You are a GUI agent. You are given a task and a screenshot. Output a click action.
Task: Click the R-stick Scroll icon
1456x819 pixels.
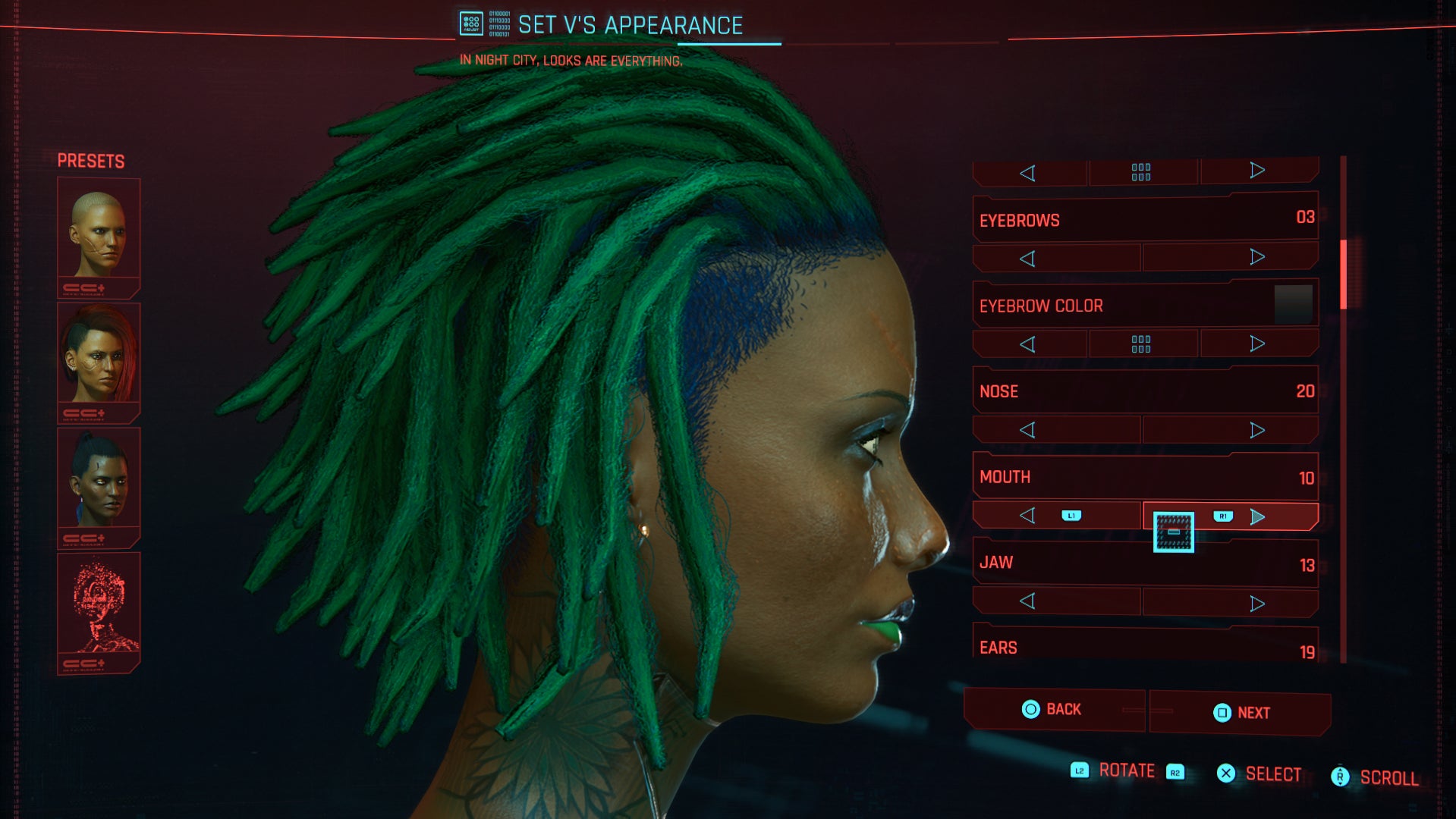pyautogui.click(x=1340, y=776)
